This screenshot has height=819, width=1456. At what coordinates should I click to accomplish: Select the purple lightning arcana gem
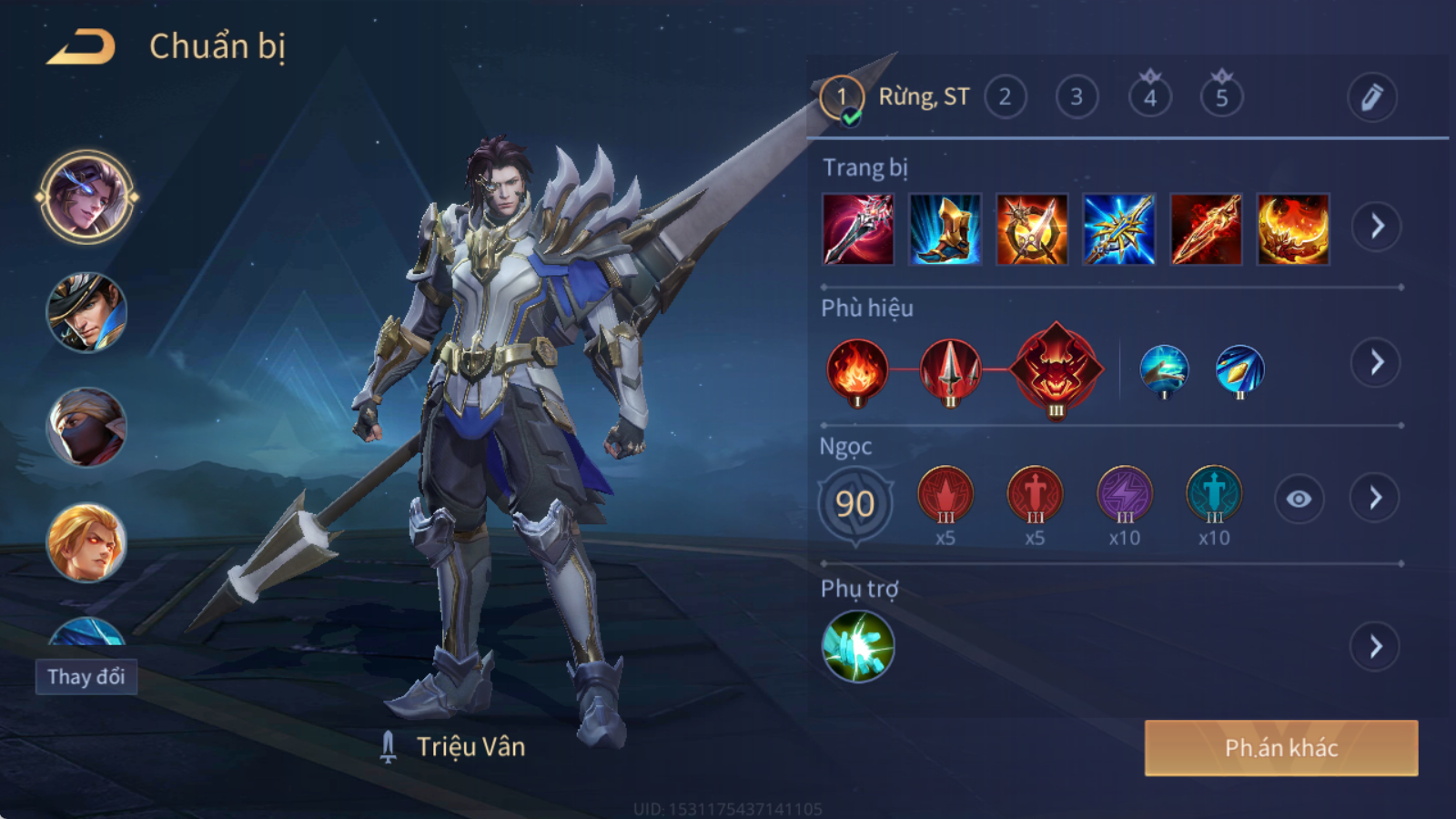[x=1125, y=496]
